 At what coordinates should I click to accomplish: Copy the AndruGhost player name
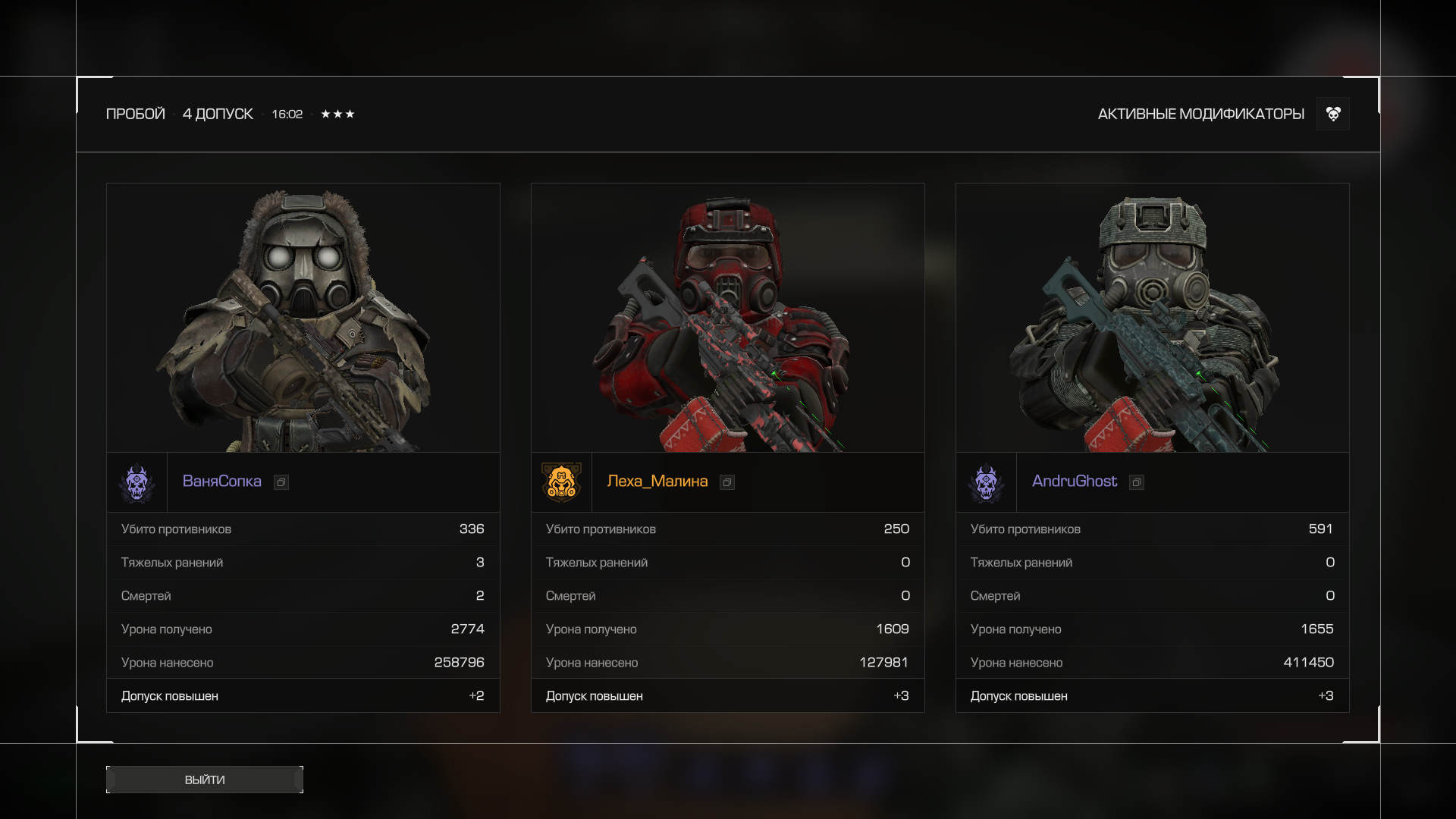[1137, 482]
